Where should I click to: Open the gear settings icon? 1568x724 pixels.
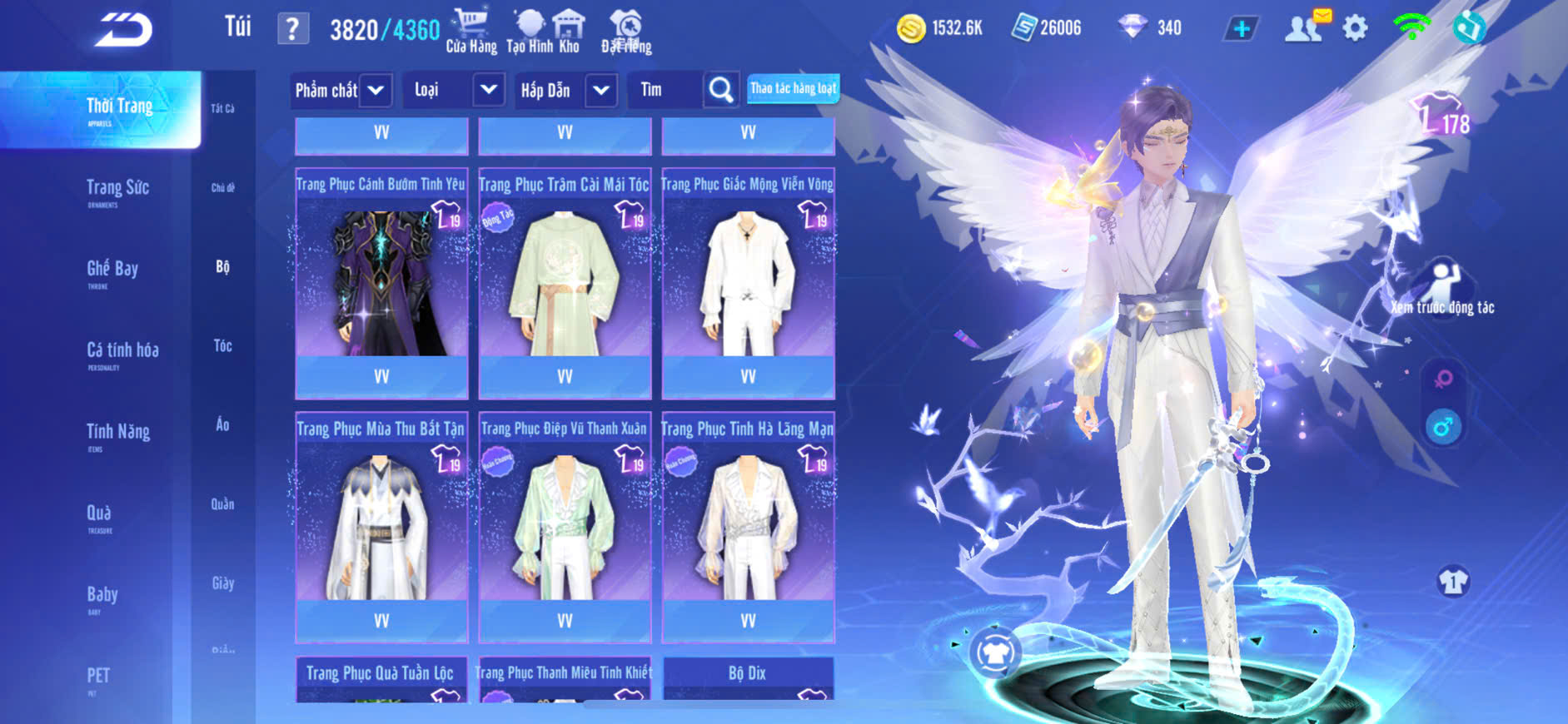[1355, 28]
